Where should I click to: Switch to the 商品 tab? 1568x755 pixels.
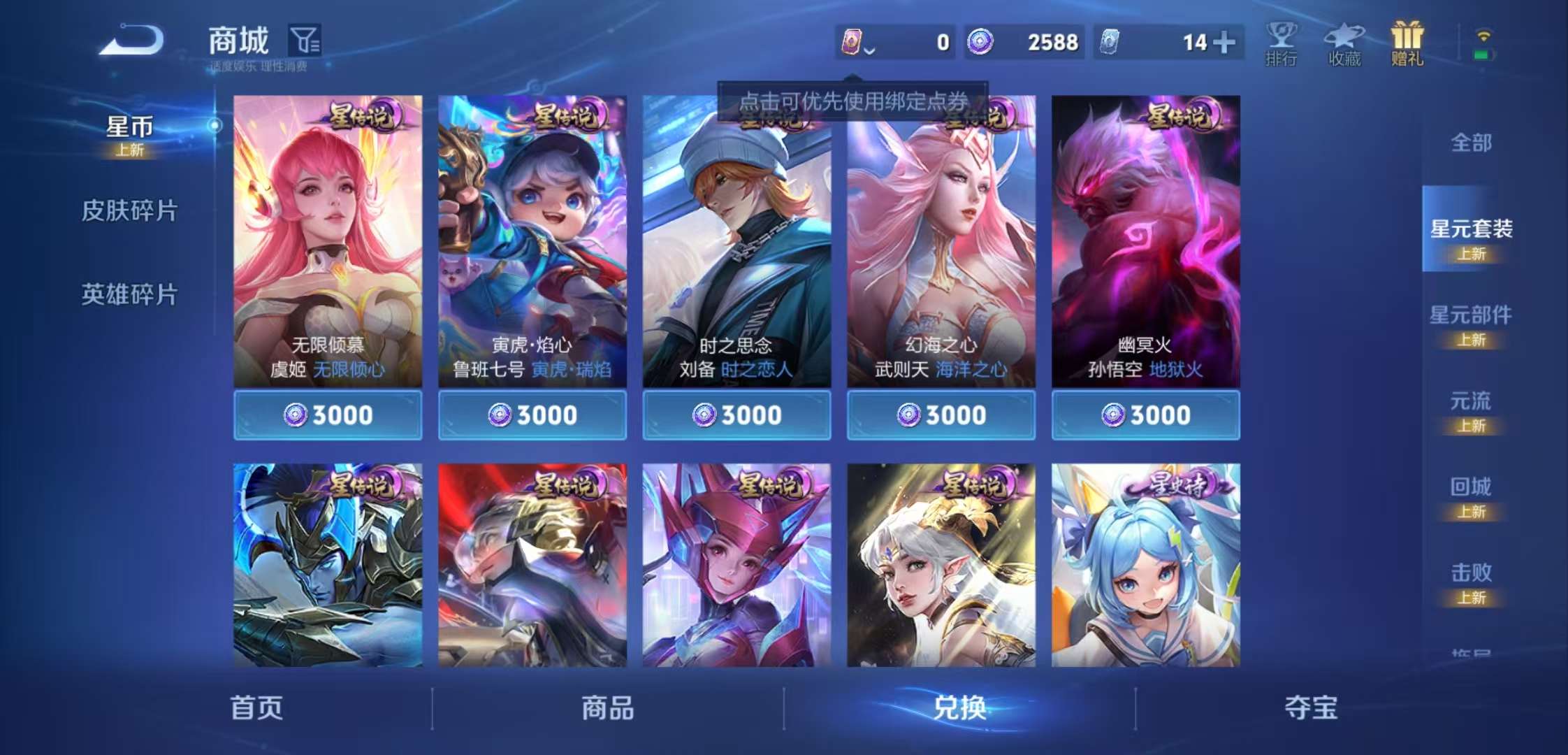click(x=609, y=708)
